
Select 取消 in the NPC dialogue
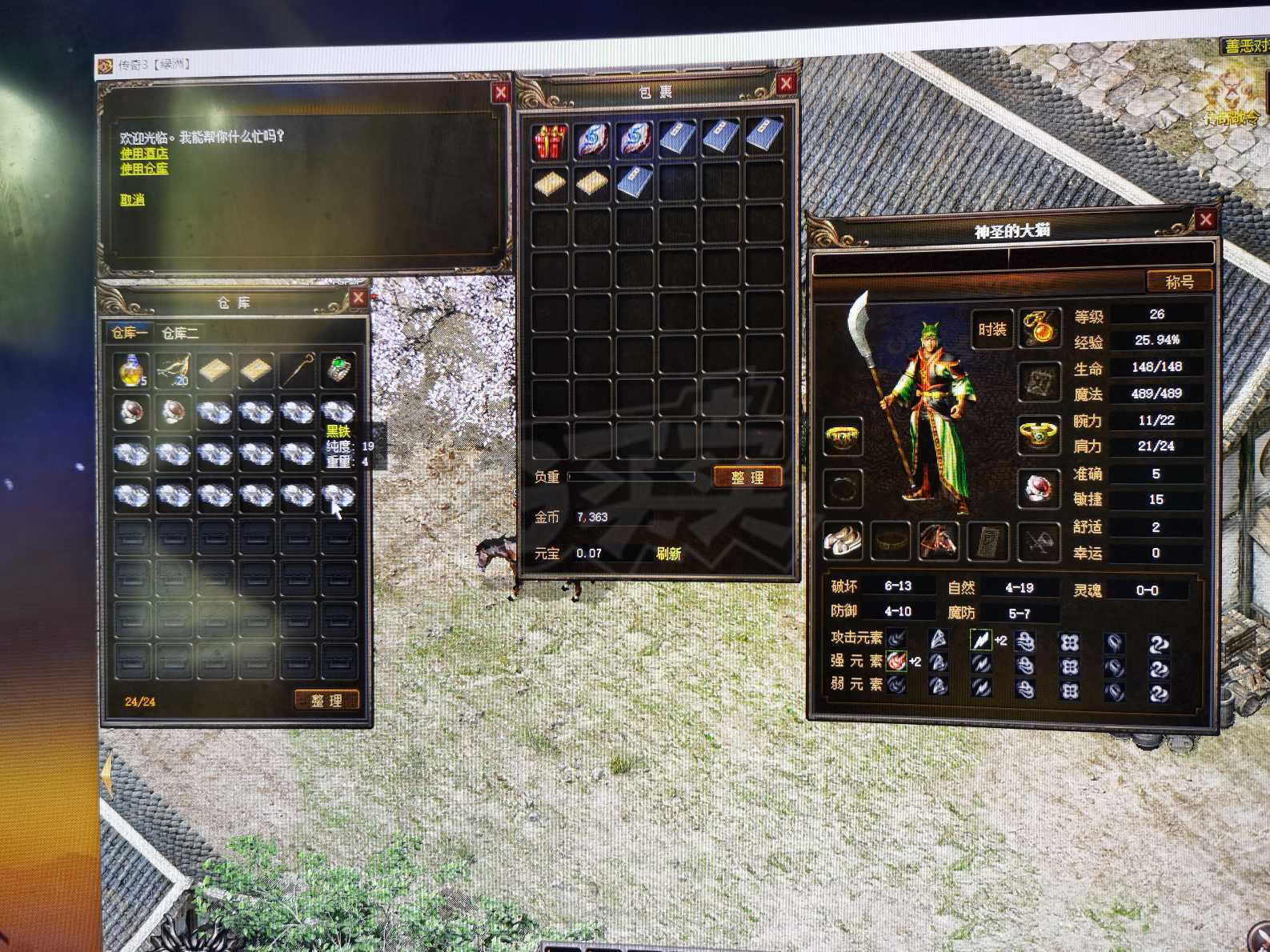[x=132, y=200]
